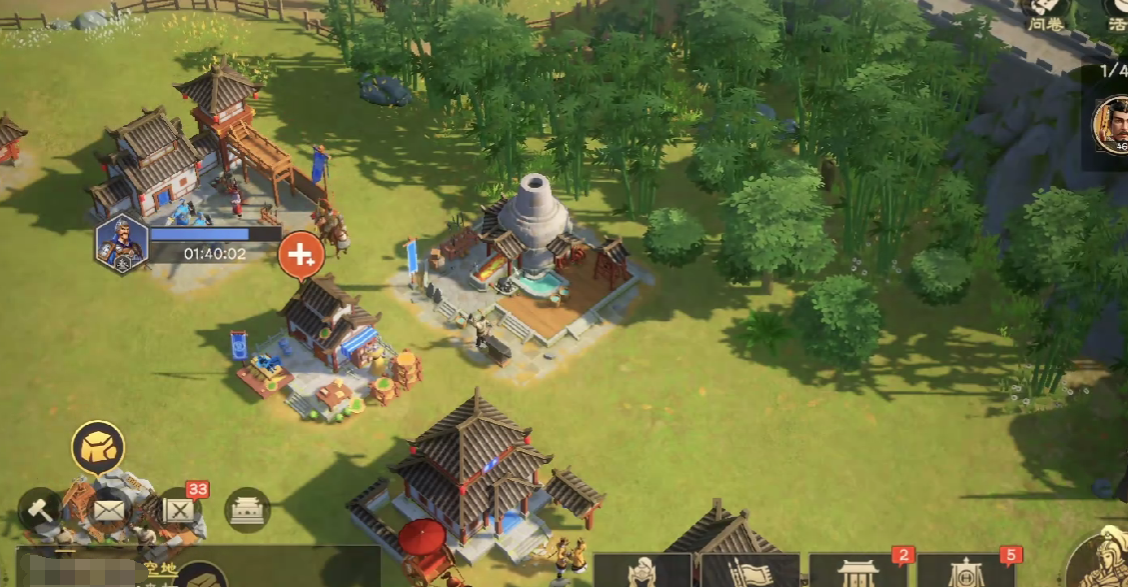The image size is (1128, 587).
Task: Open the mail envelope inbox
Action: click(x=110, y=510)
